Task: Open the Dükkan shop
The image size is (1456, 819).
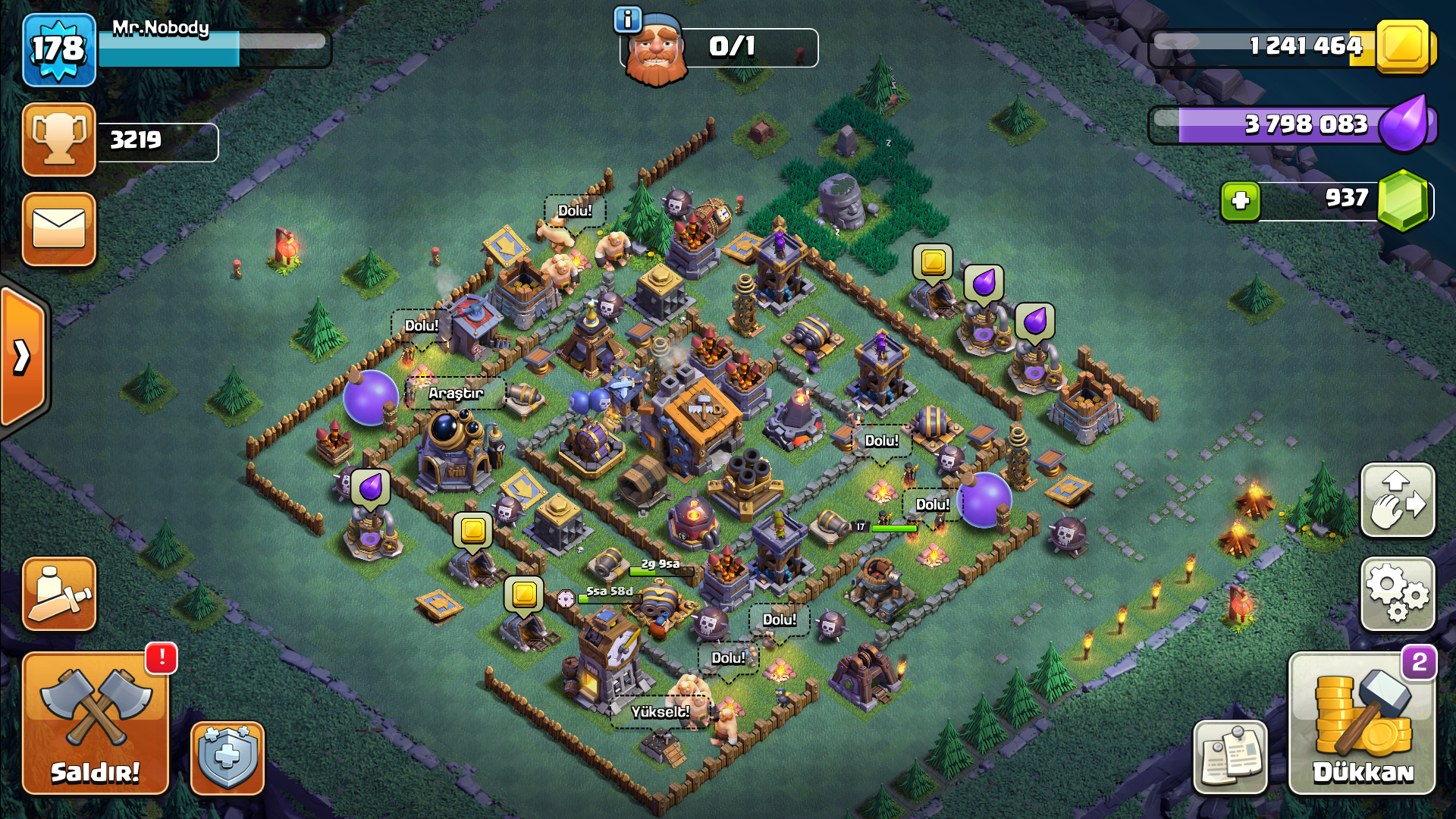Action: 1362,724
